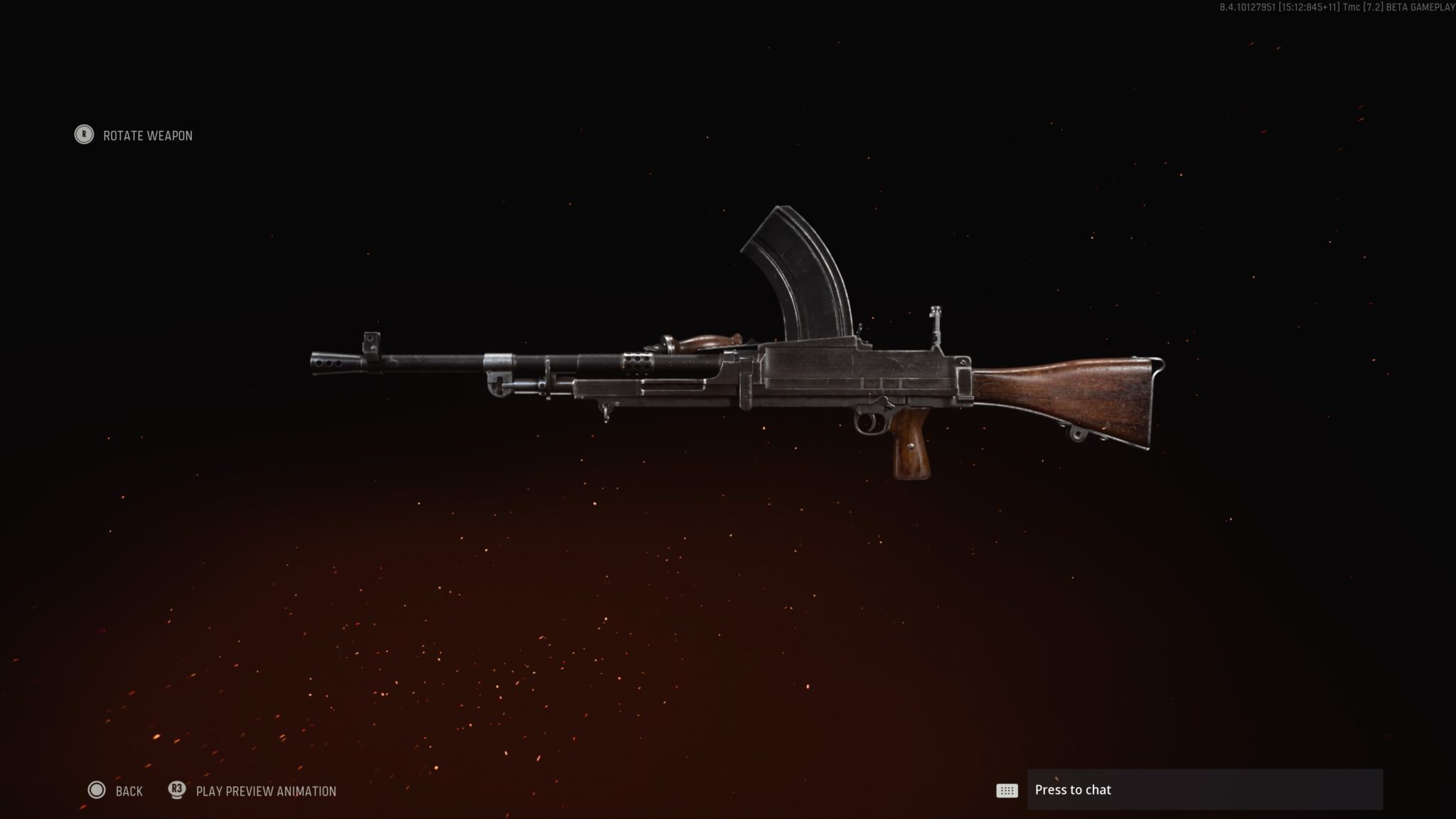
Task: Open chat via the keyboard icon
Action: click(1007, 790)
